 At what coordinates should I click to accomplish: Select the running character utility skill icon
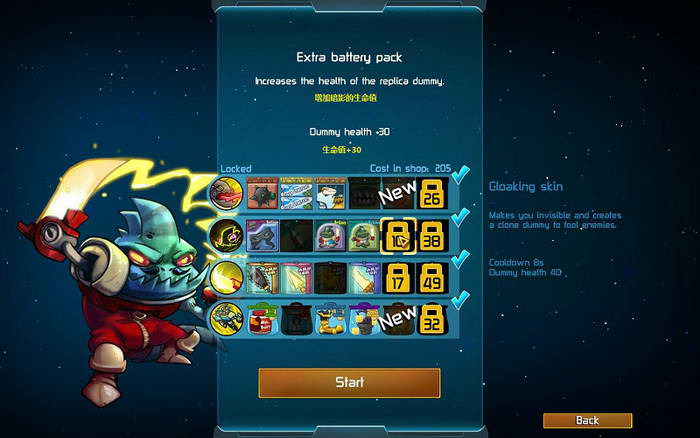click(226, 319)
